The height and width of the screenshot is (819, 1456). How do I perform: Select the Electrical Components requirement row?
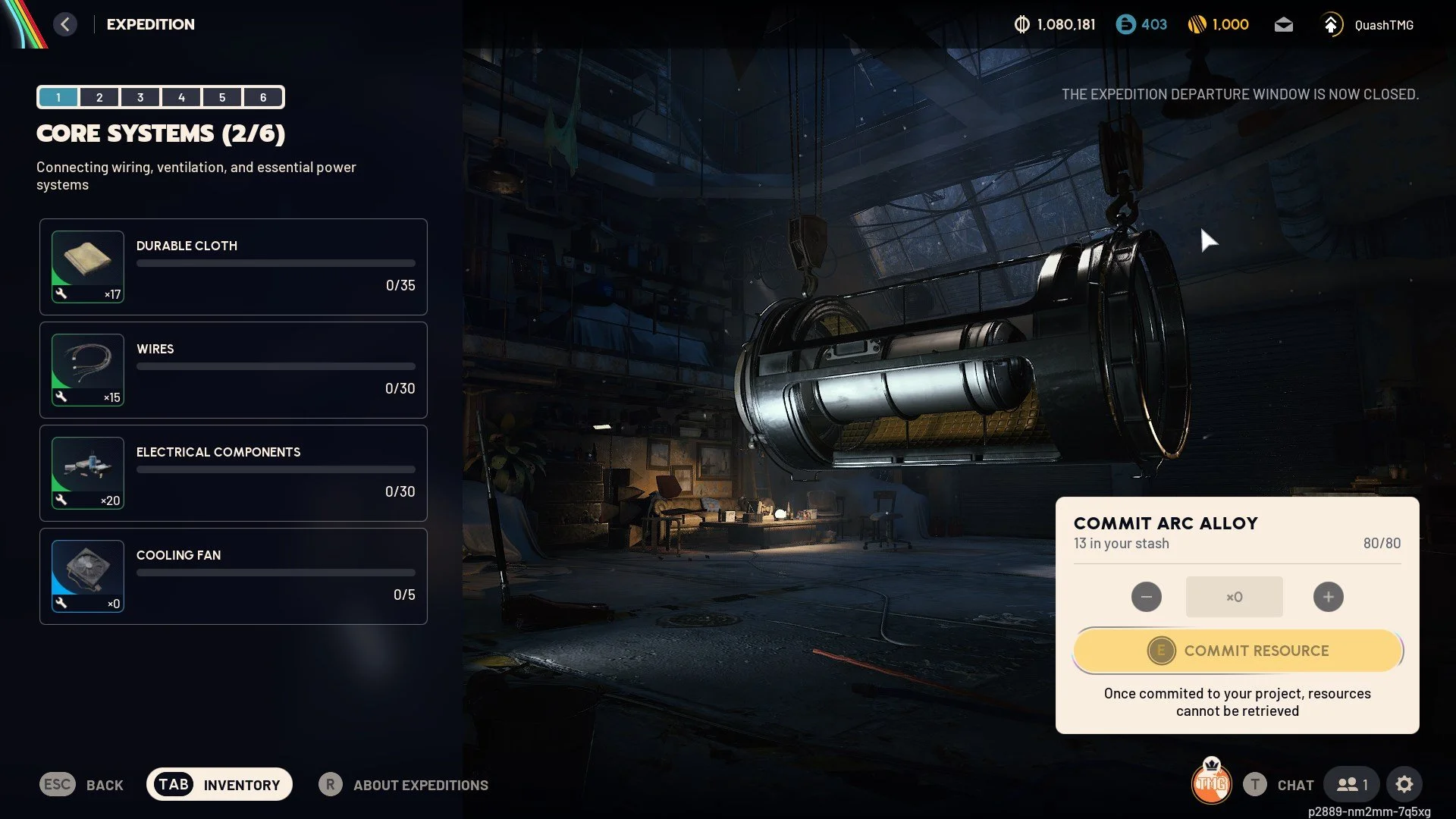pyautogui.click(x=234, y=473)
